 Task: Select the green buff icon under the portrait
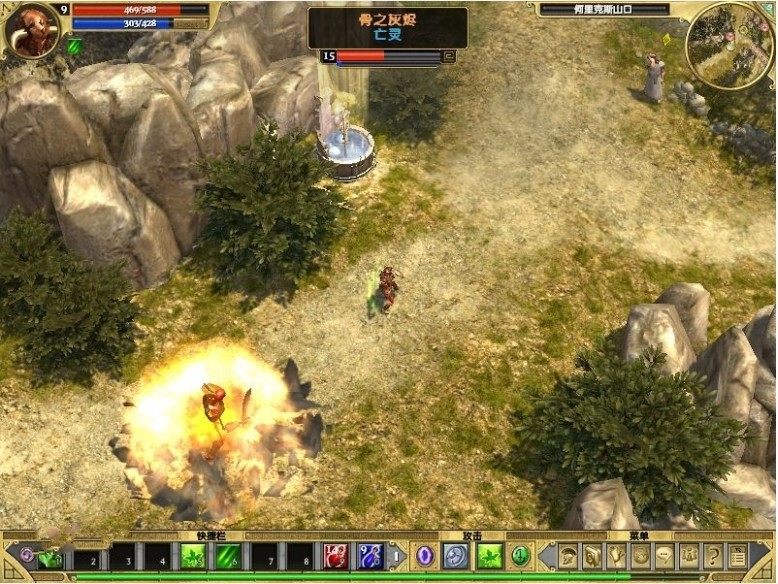74,45
